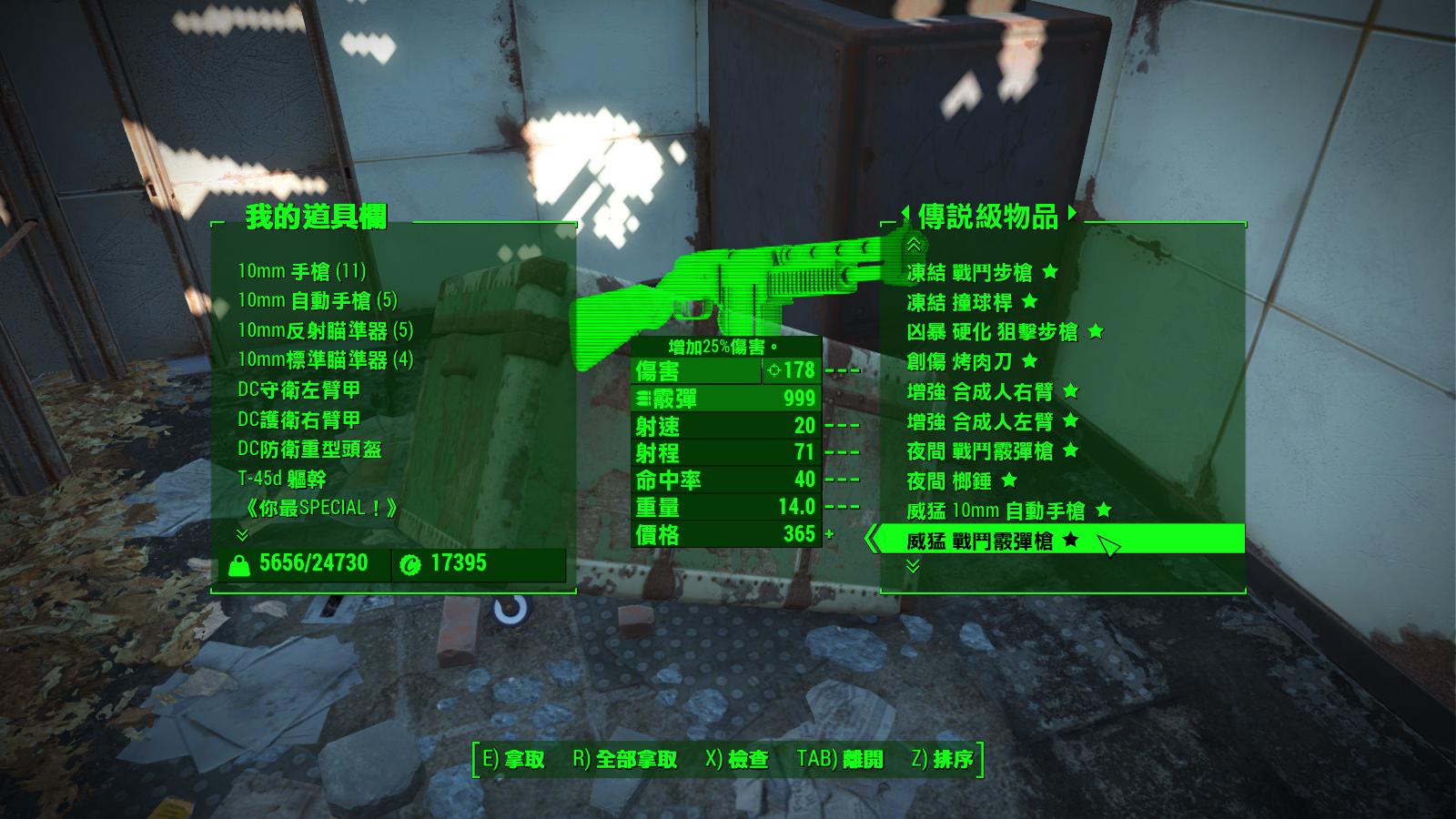Click the 全部拿取 take-all button
Viewport: 1456px width, 819px height.
[625, 759]
